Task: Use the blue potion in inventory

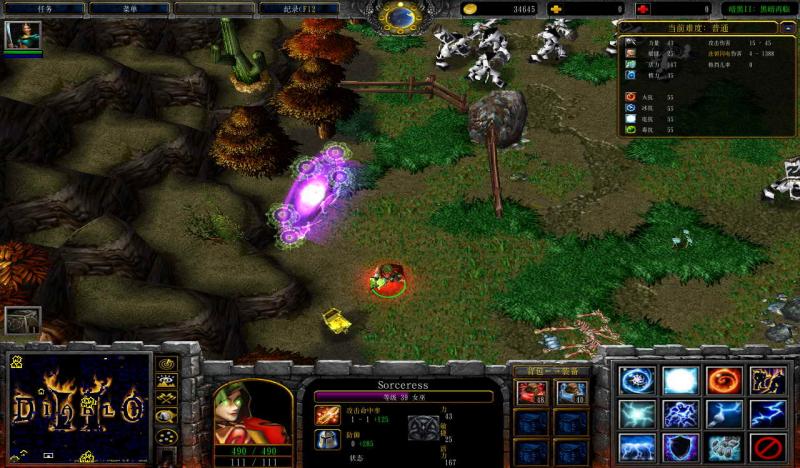Action: point(571,393)
